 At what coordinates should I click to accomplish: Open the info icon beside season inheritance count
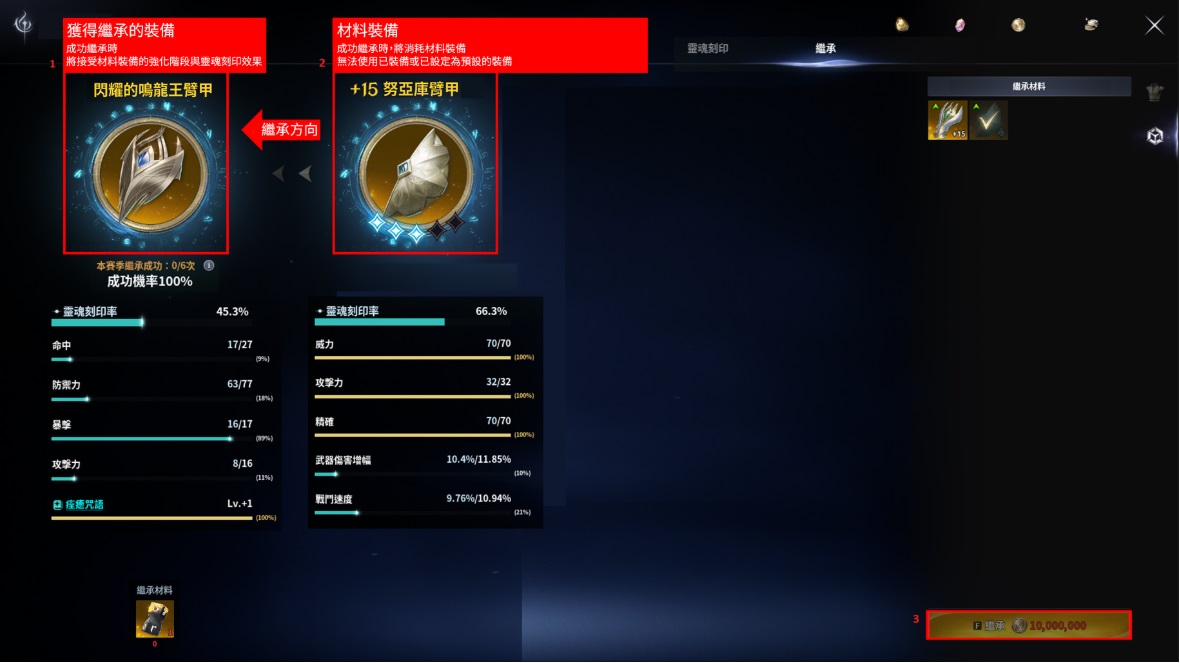tap(209, 266)
